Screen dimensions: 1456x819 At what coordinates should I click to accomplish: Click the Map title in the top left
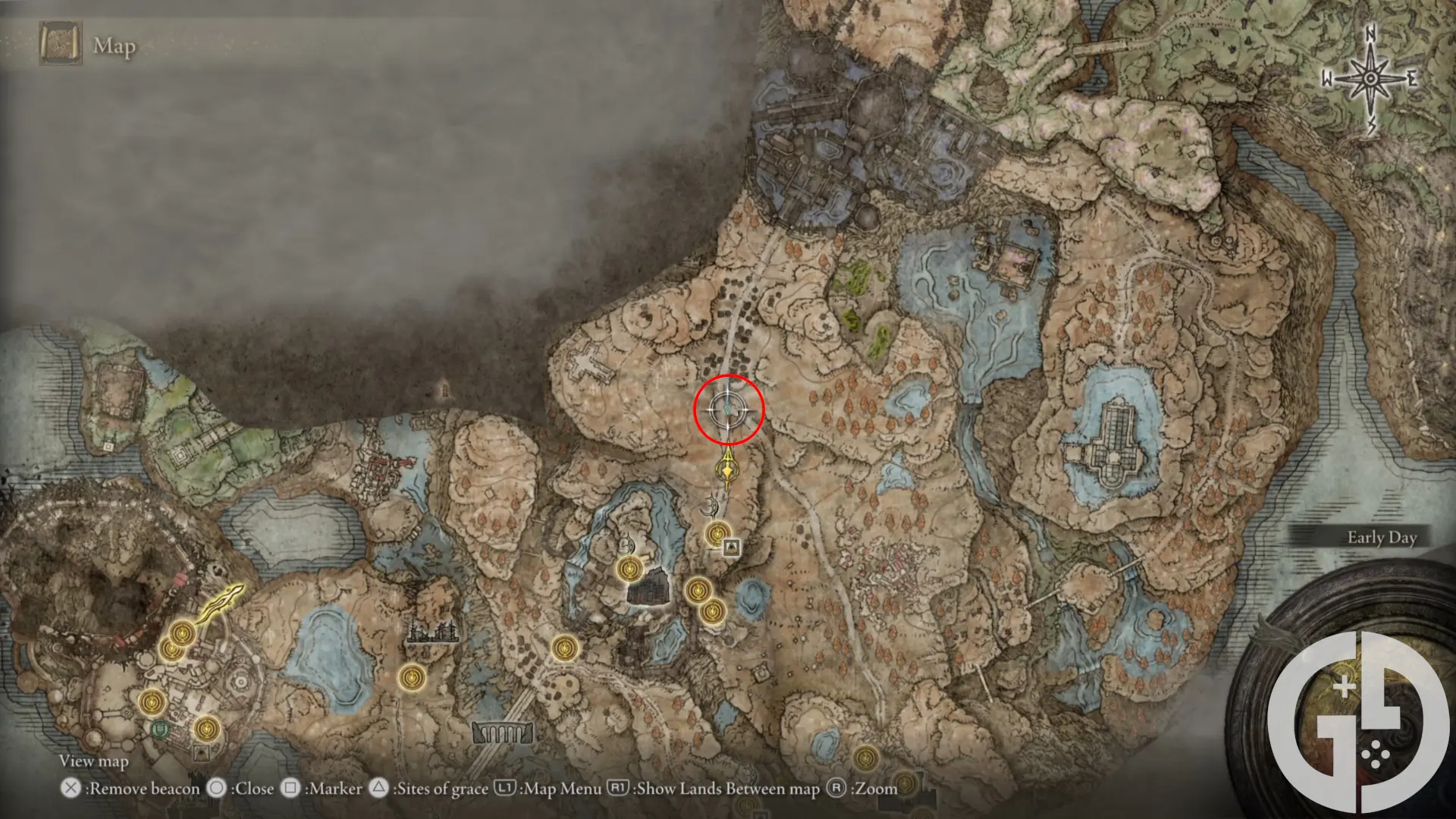point(115,45)
